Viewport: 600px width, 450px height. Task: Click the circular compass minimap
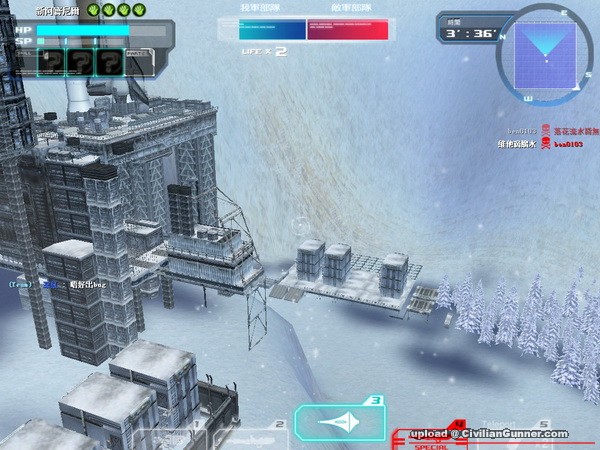click(546, 53)
